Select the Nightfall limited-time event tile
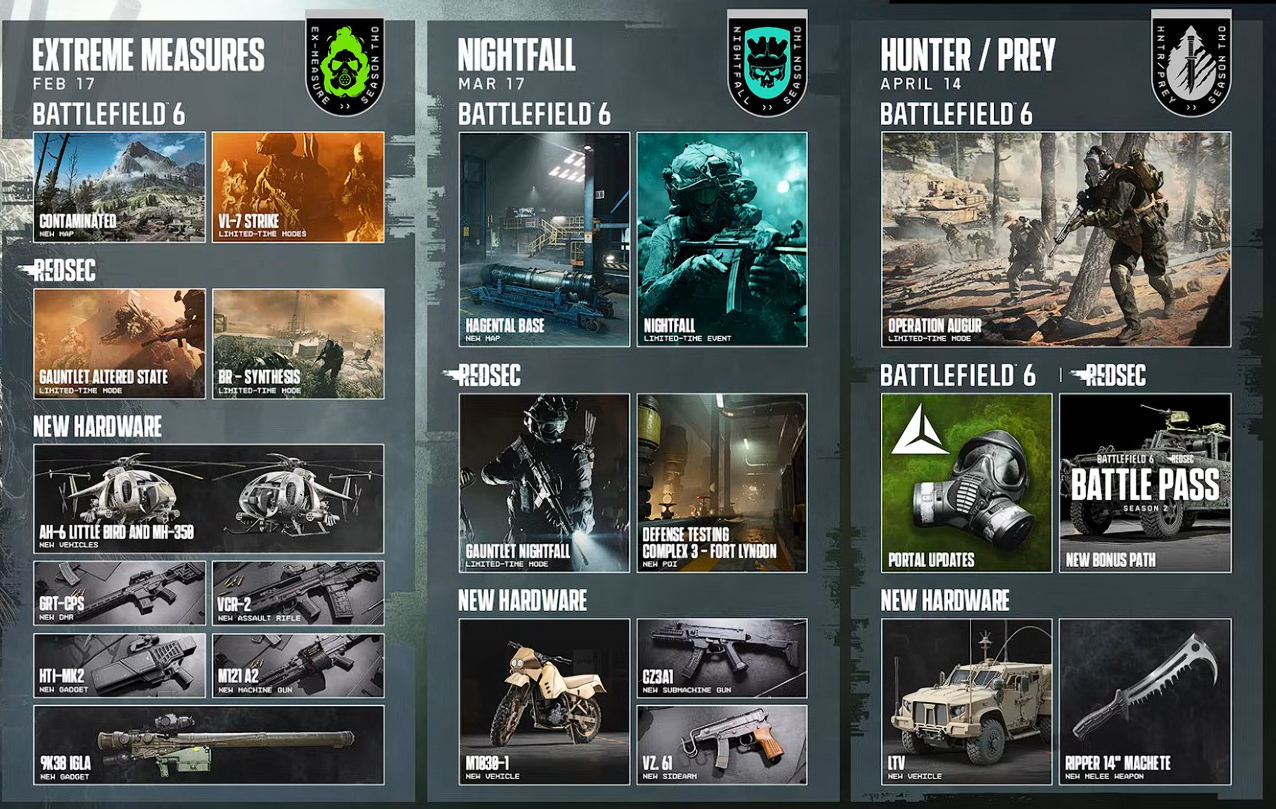Image resolution: width=1276 pixels, height=809 pixels. [x=722, y=239]
